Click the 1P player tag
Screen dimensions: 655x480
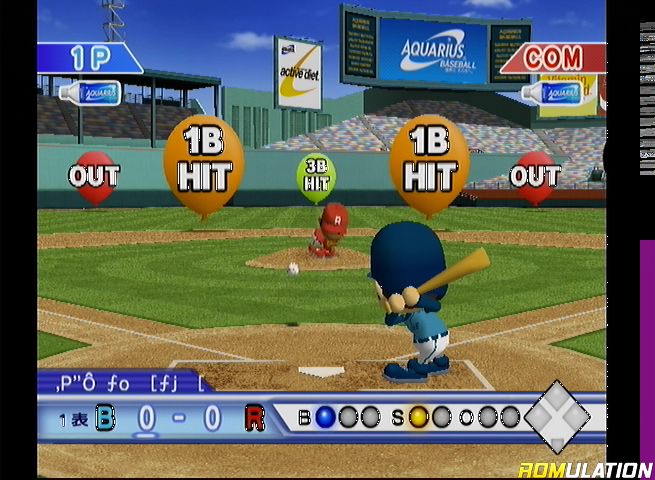(88, 58)
